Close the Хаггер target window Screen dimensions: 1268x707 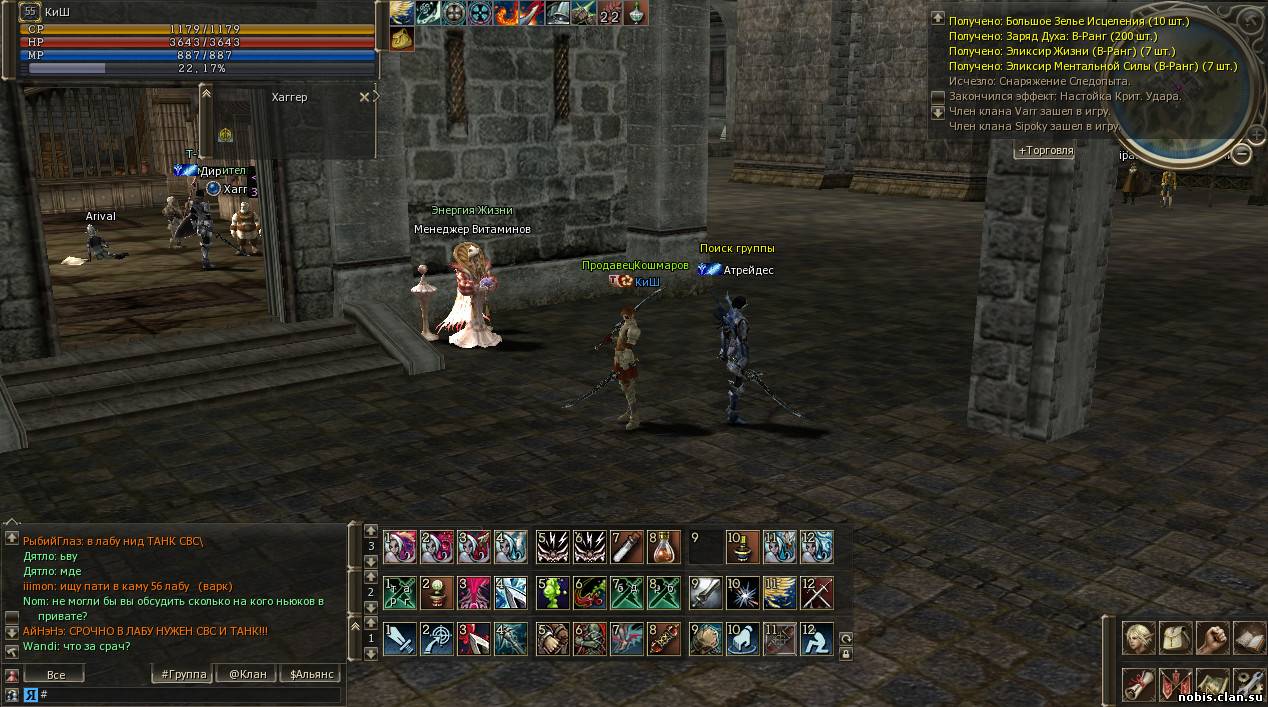click(364, 97)
